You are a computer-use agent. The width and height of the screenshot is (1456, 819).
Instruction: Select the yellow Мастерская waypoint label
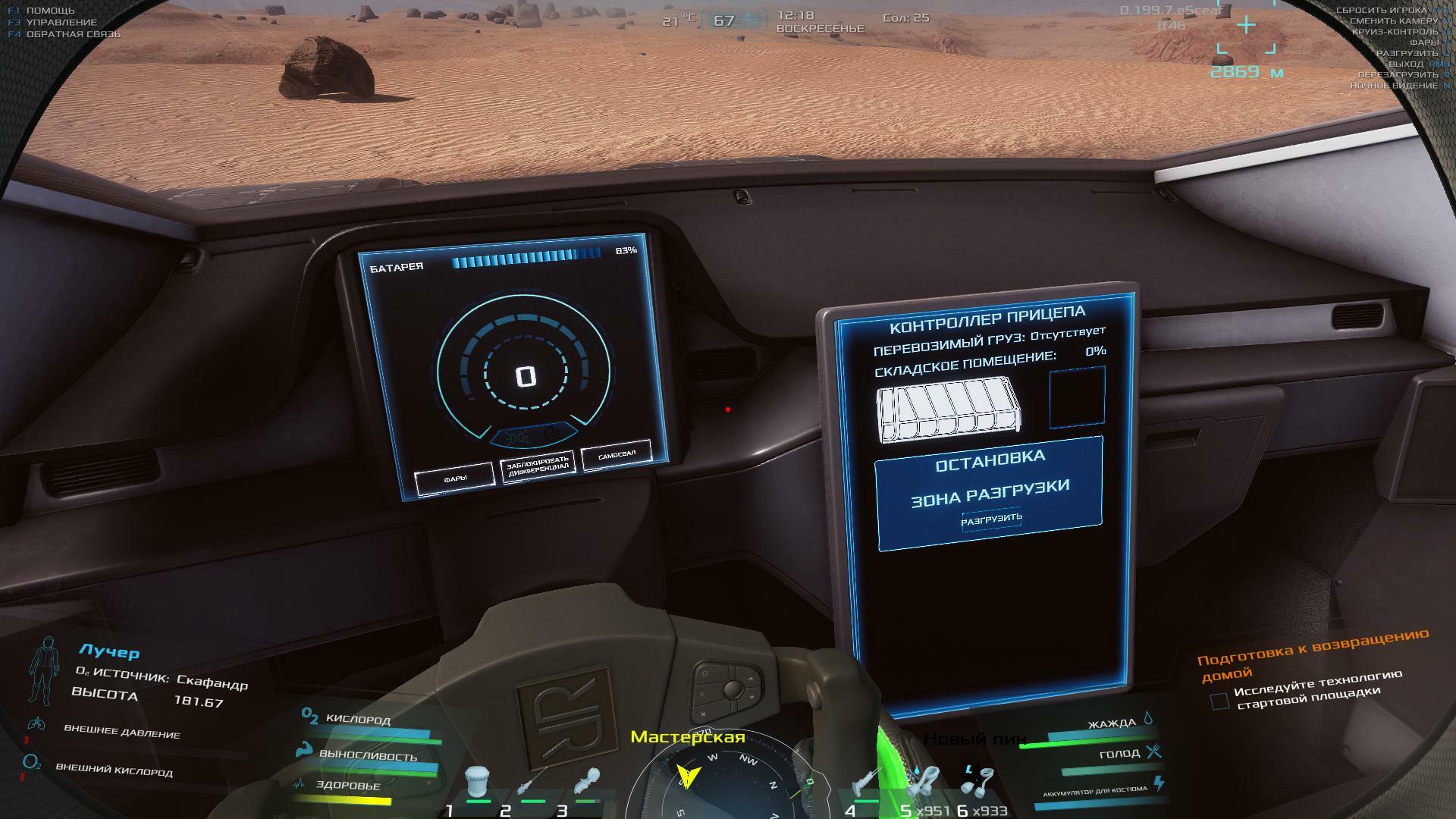(x=687, y=737)
